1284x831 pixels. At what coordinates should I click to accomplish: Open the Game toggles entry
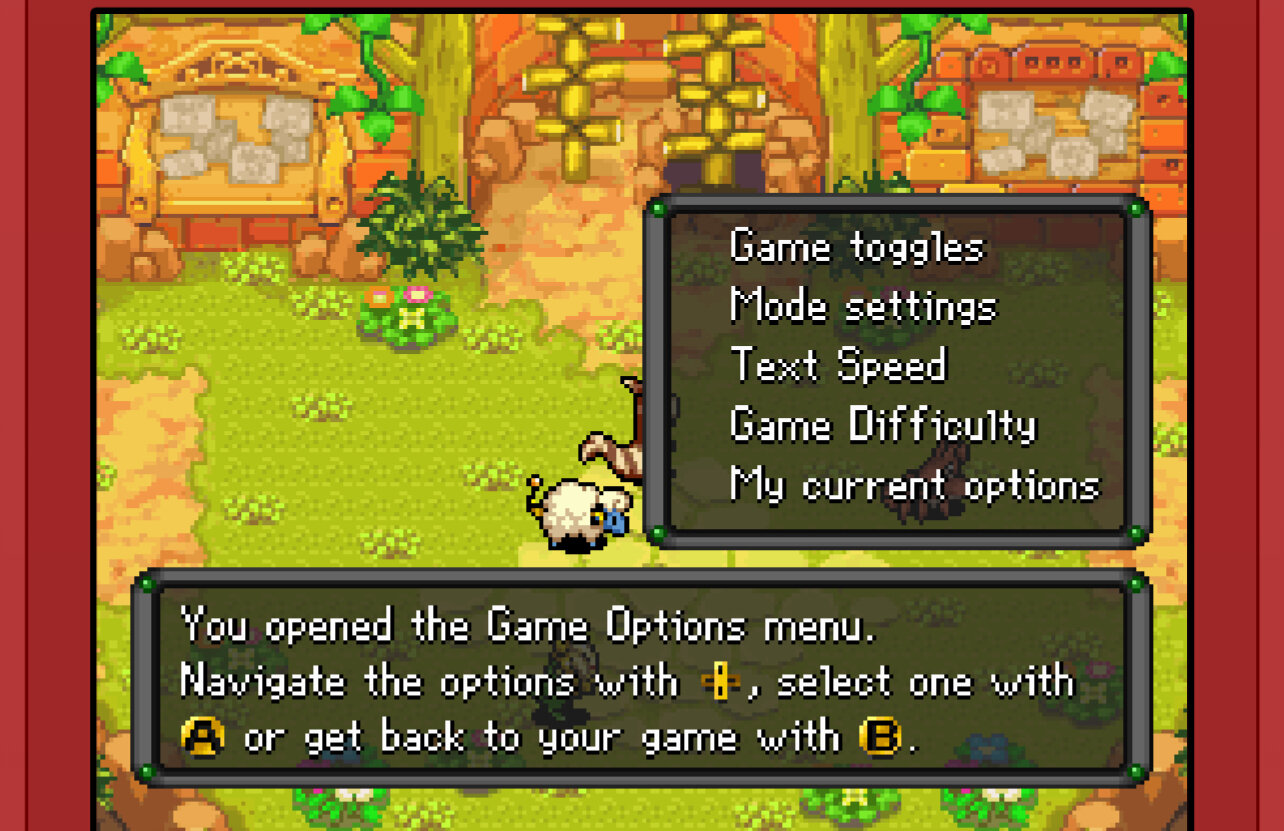tap(856, 247)
